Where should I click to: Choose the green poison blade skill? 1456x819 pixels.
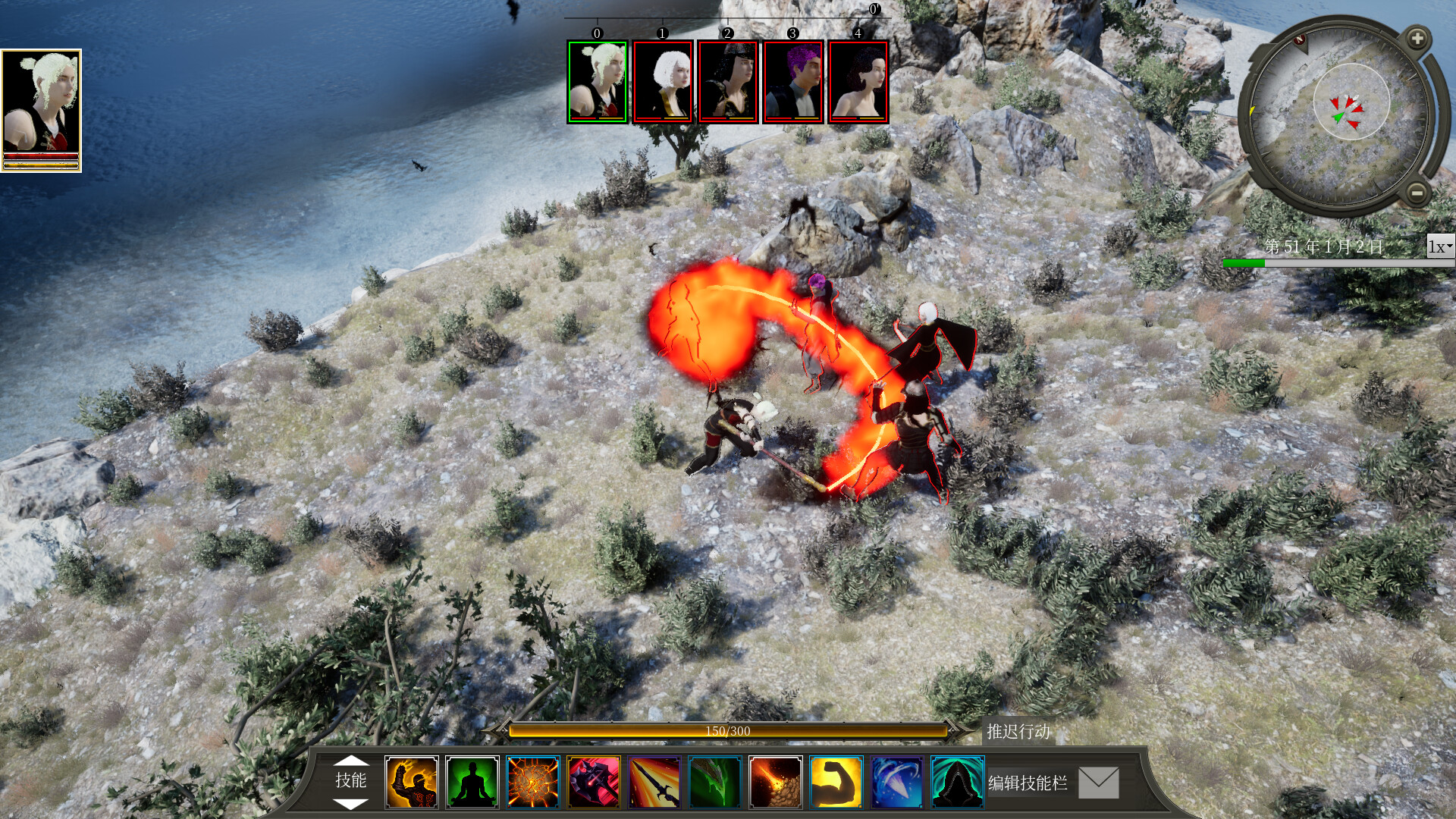click(715, 782)
